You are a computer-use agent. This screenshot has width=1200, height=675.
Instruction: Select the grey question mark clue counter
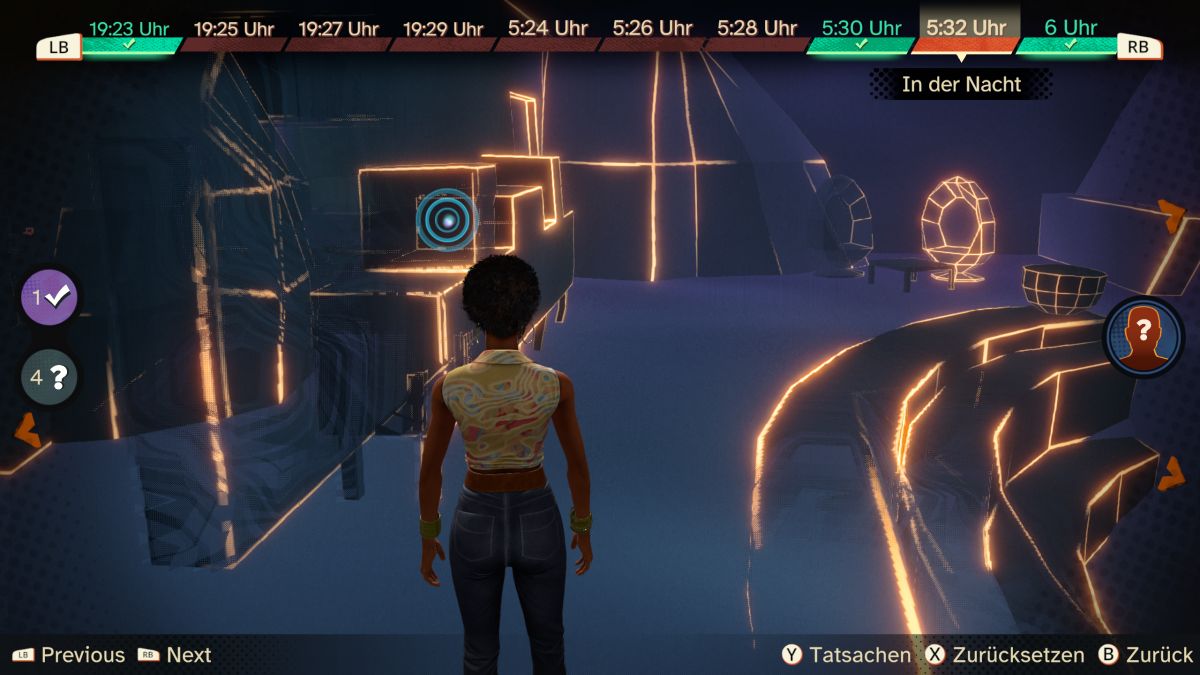49,378
